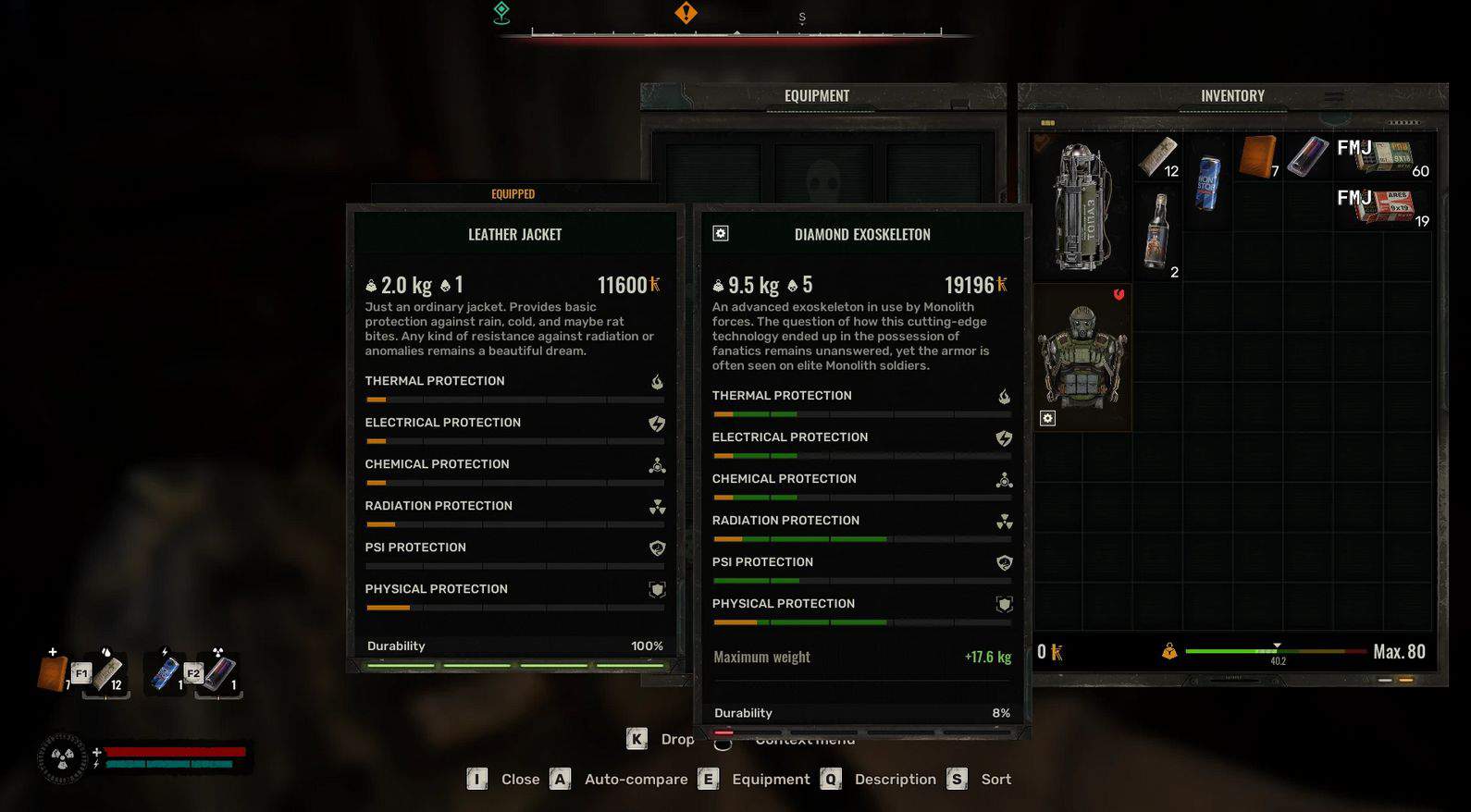Choose the Non Stop energy drink in inventory
Image resolution: width=1471 pixels, height=812 pixels.
pyautogui.click(x=1207, y=181)
